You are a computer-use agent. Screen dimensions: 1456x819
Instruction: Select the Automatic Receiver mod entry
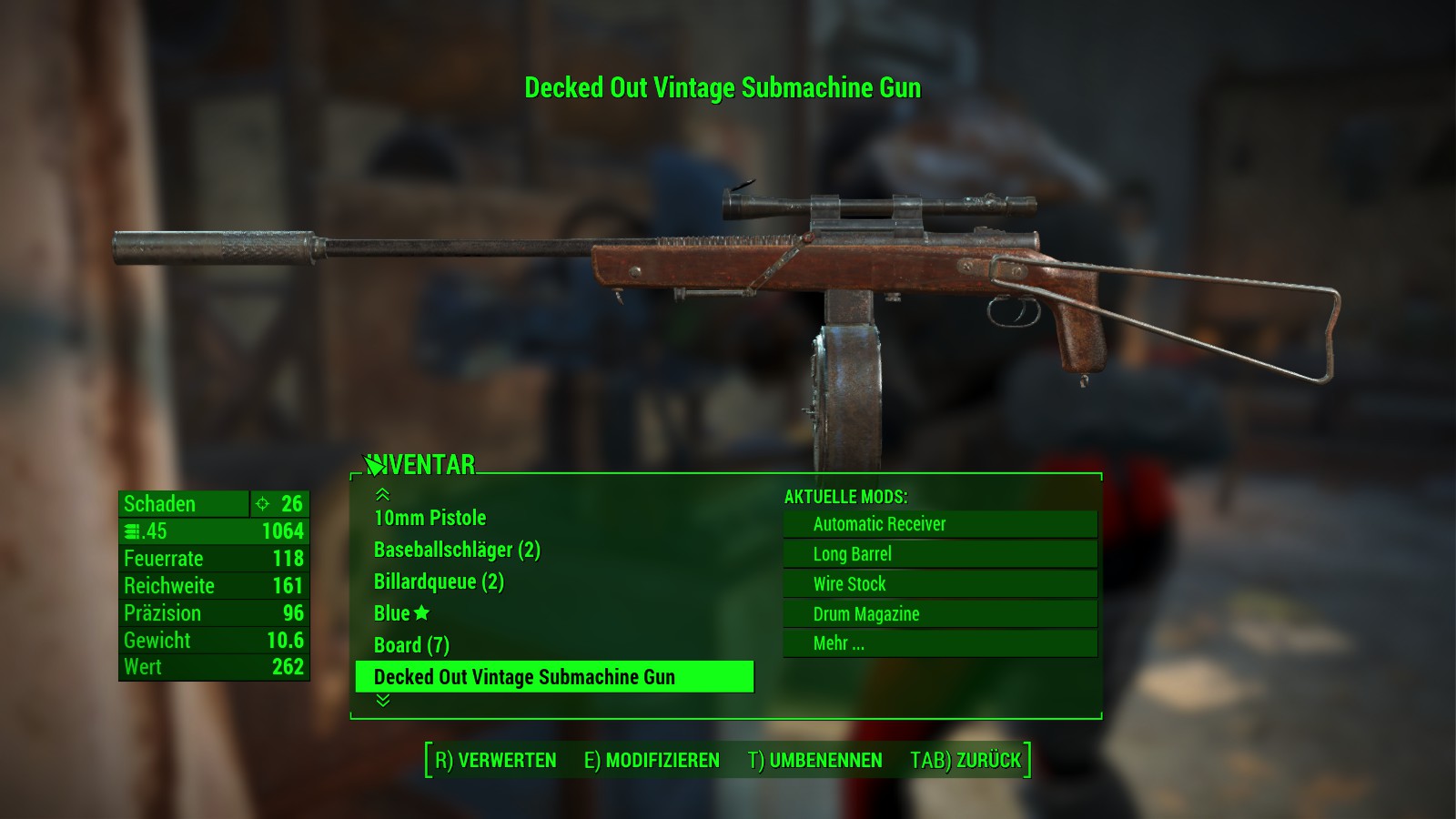(x=939, y=524)
